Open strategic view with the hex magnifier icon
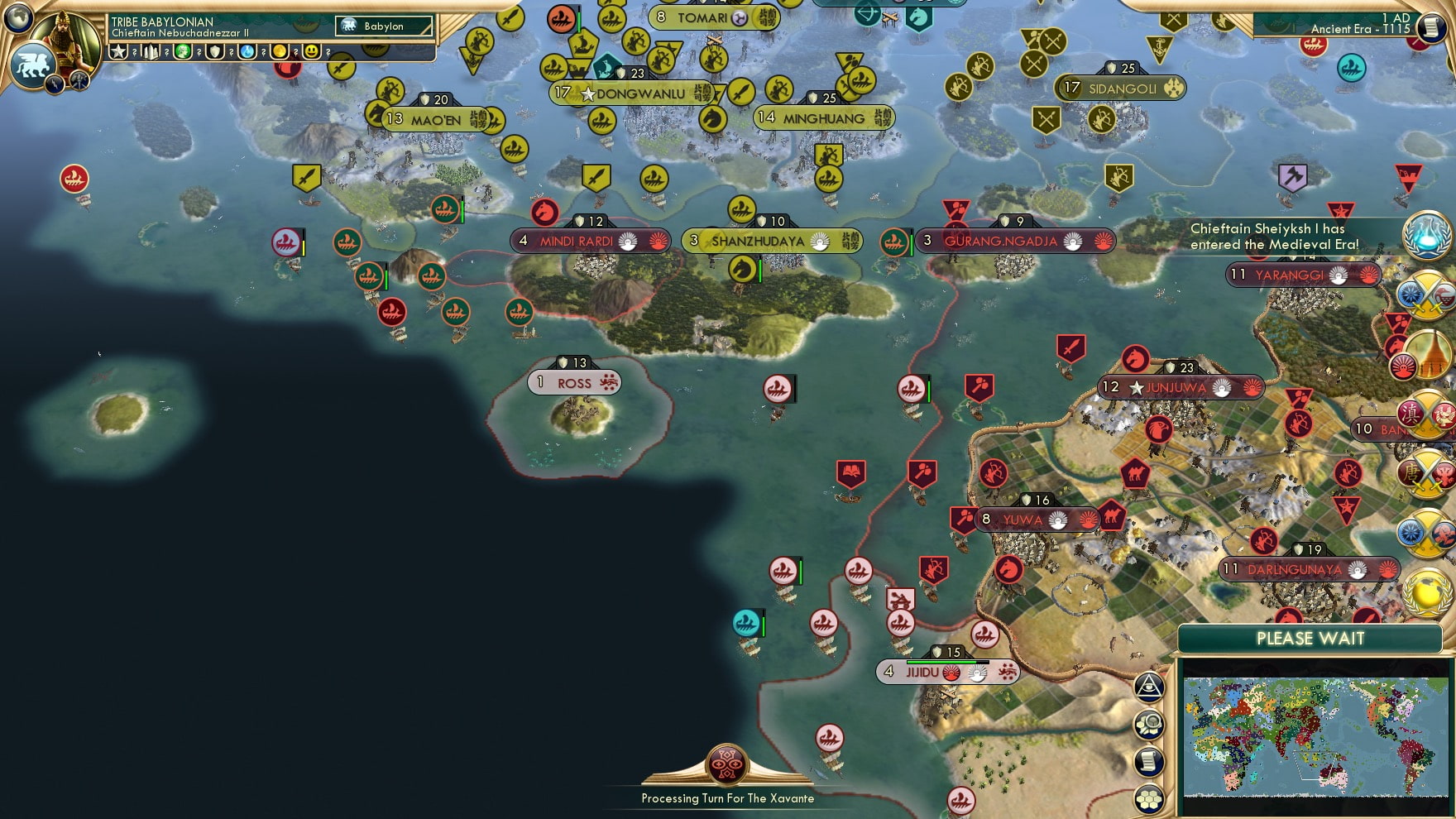 click(1149, 725)
